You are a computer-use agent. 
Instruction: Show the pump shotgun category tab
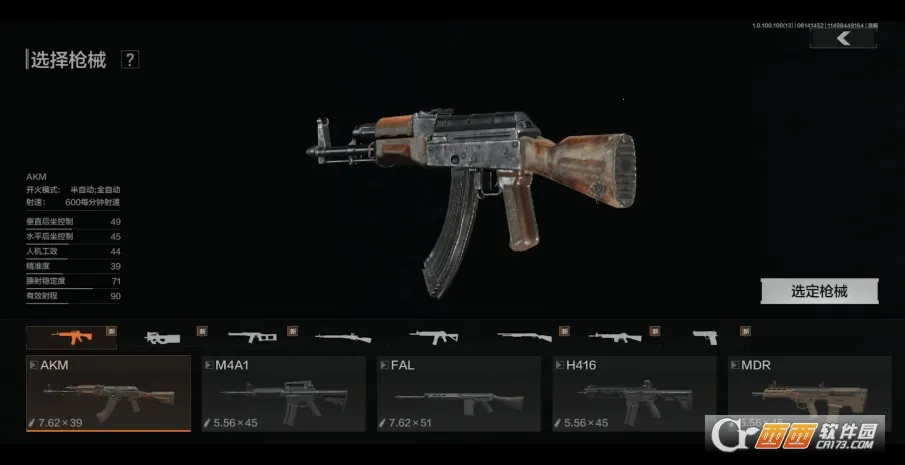523,337
